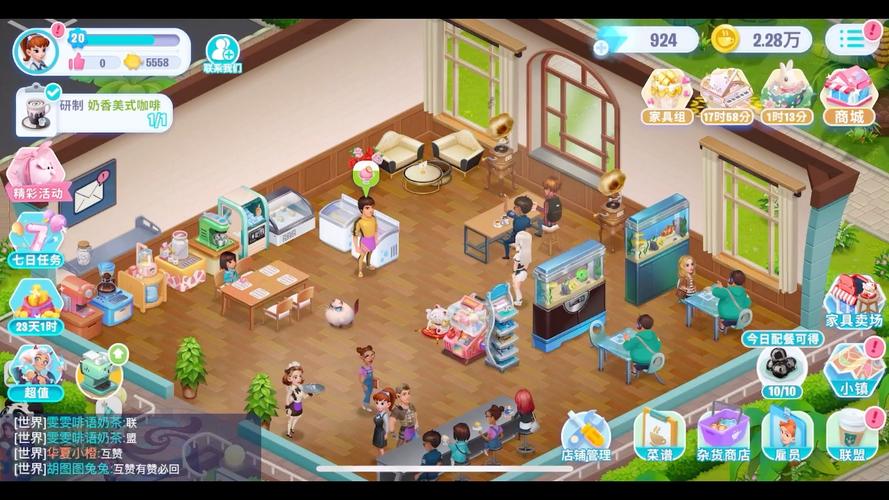Open the 家具卖场 furniture market
889x500 pixels.
coord(853,302)
